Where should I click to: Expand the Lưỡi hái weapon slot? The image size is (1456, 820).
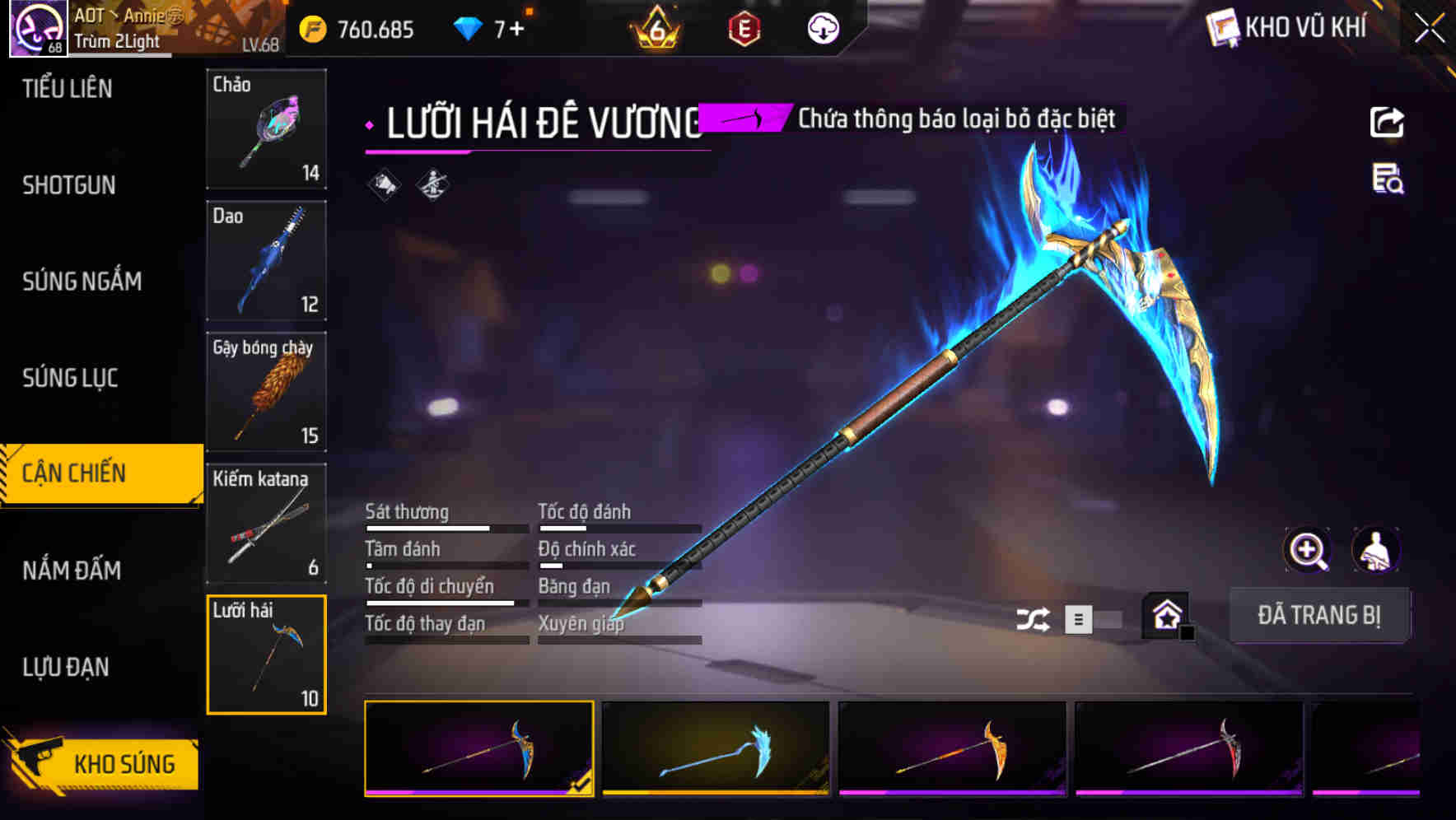pyautogui.click(x=266, y=653)
